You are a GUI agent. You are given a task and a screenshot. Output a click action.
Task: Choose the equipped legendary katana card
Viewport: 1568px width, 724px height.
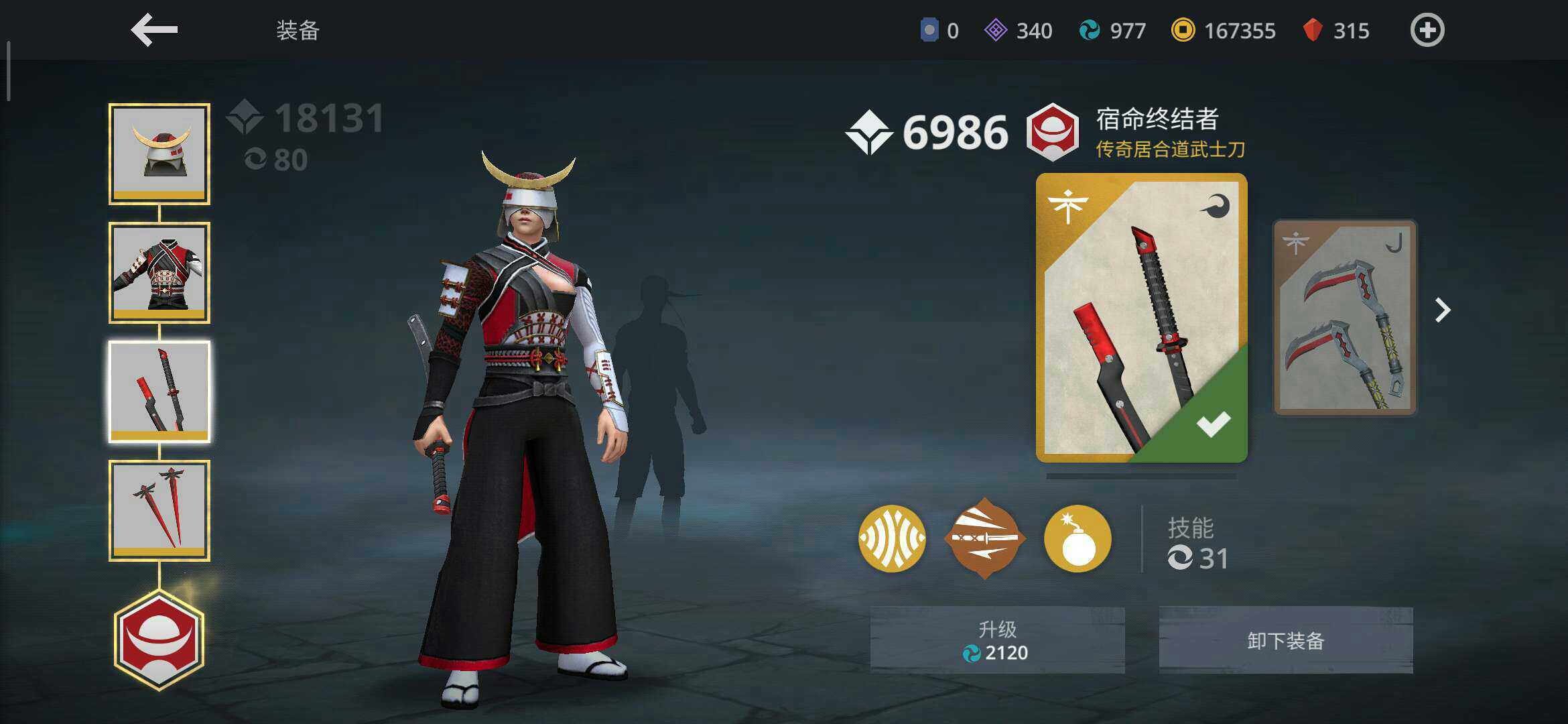[1141, 318]
